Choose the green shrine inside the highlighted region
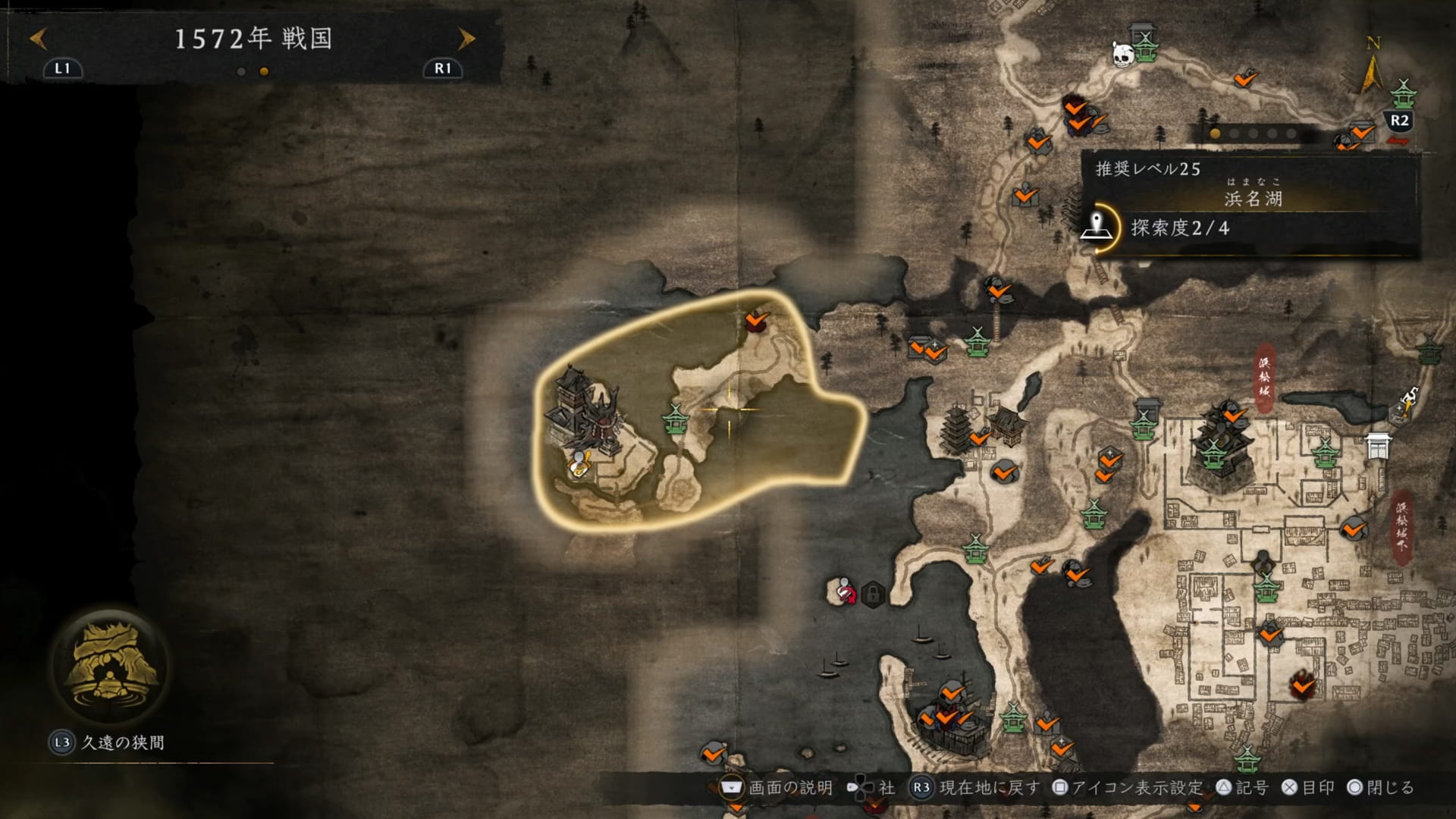 point(674,419)
